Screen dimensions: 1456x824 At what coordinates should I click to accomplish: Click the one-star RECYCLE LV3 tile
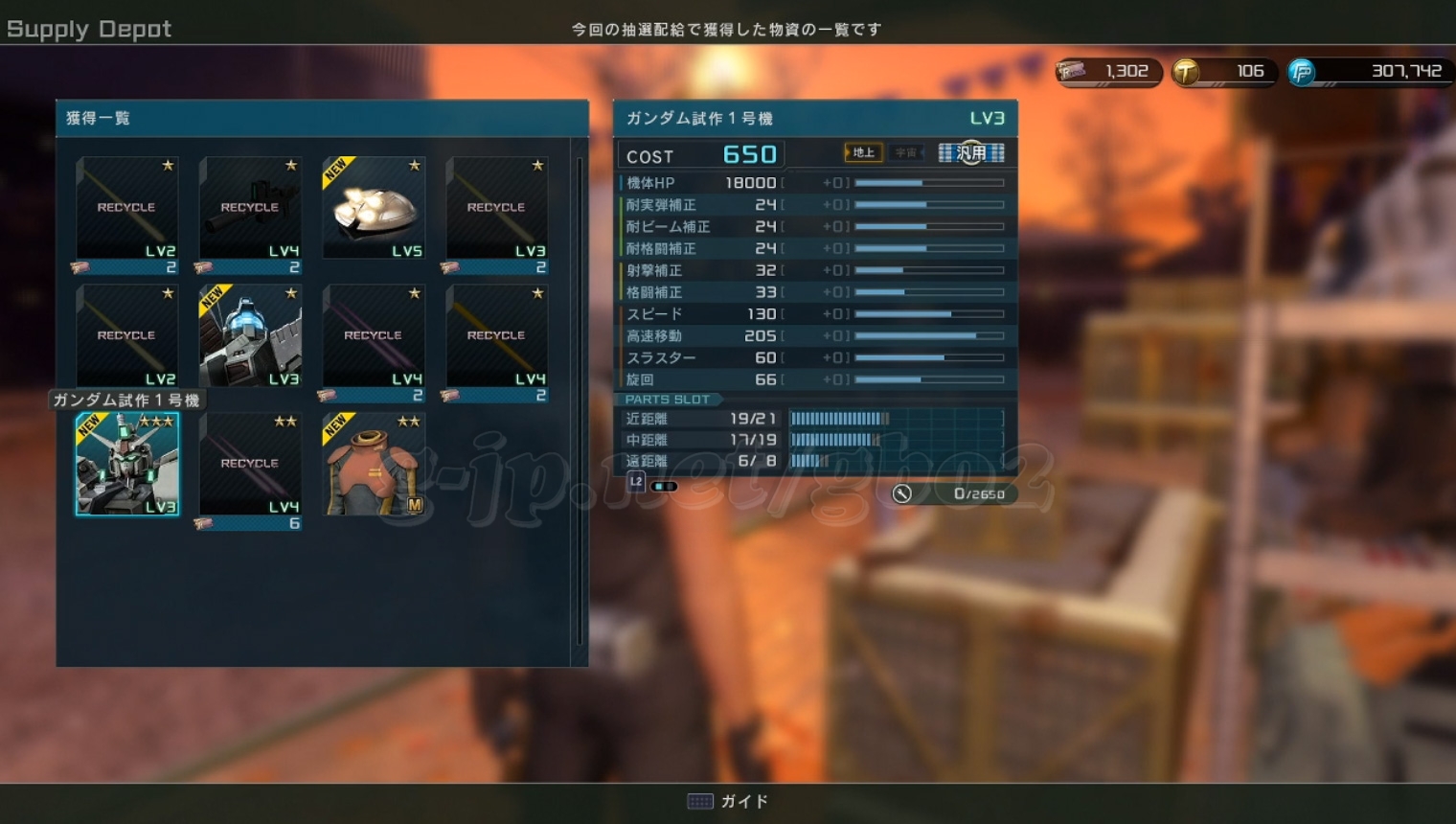tap(496, 208)
